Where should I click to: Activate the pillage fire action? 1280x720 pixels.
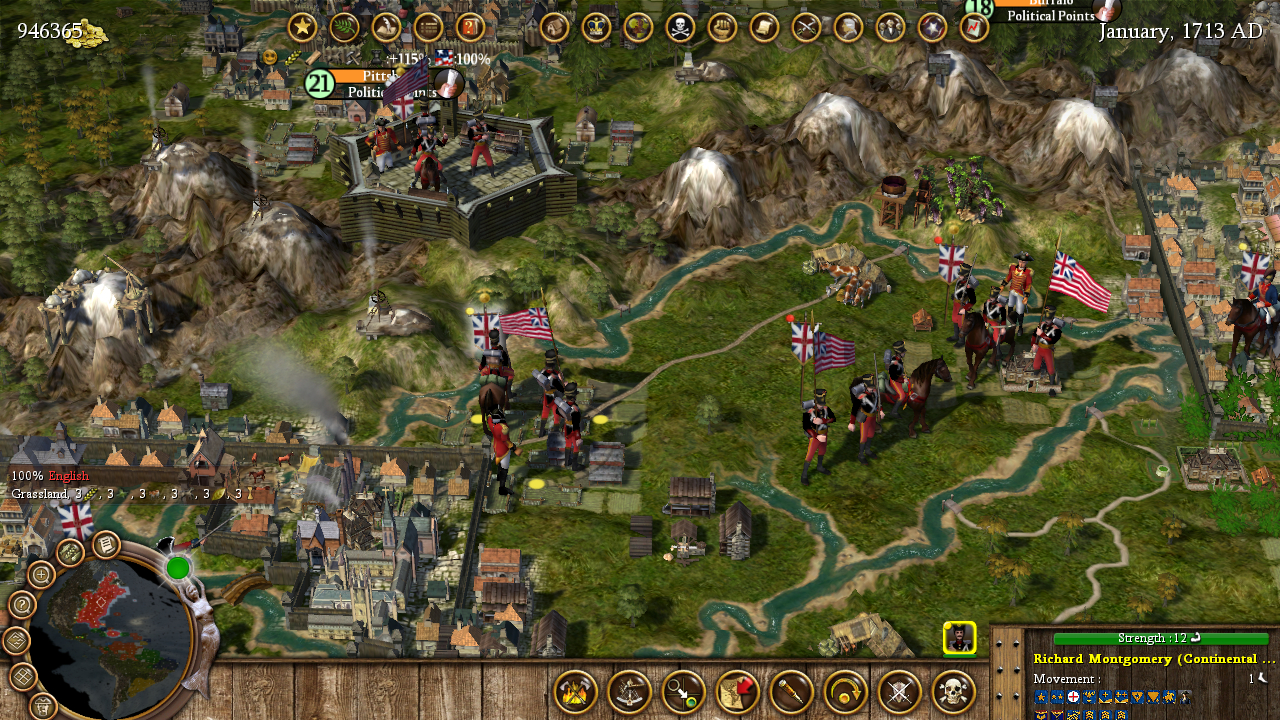click(x=576, y=692)
